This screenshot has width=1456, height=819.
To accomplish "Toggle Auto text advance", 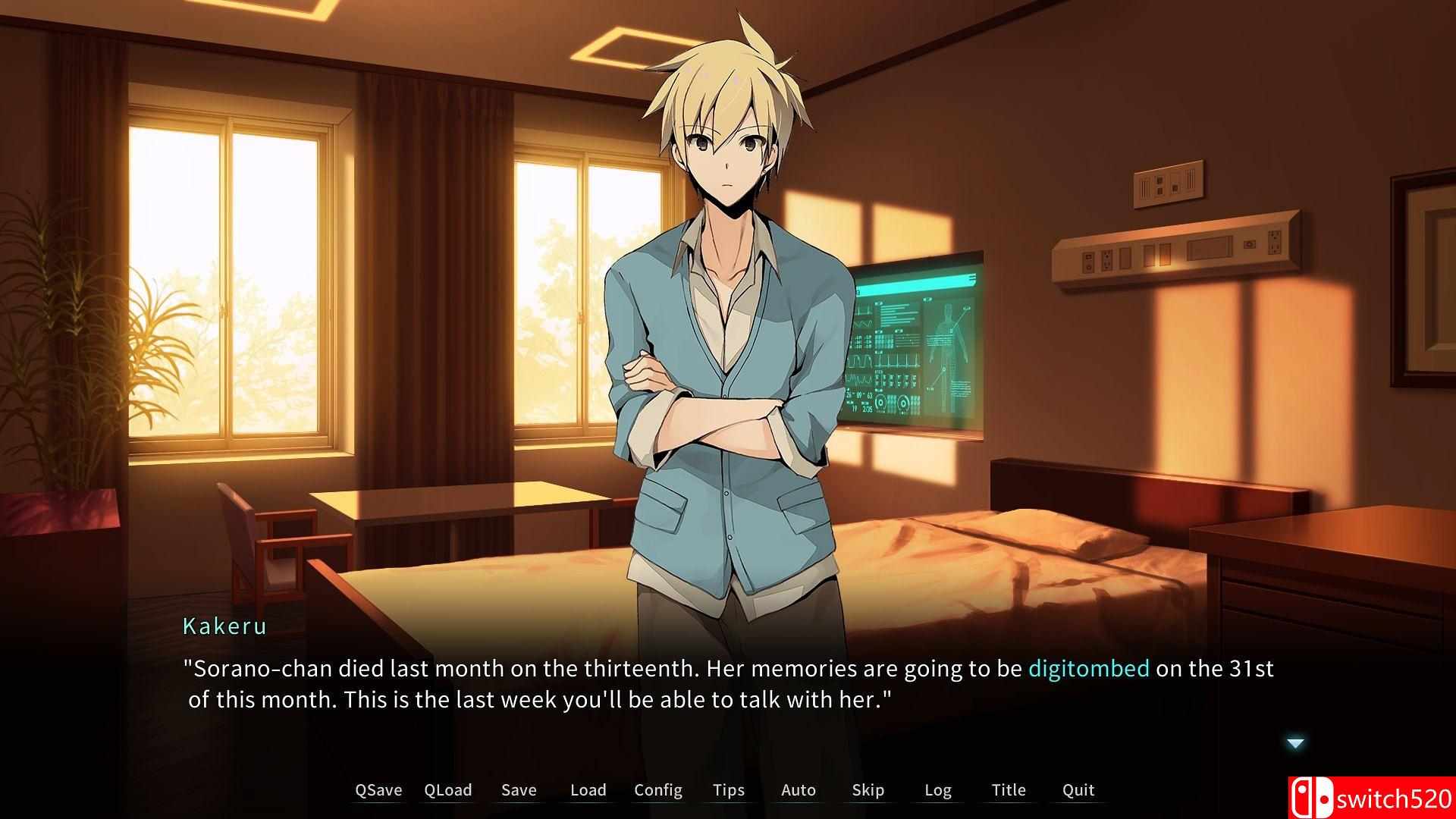I will coord(798,790).
